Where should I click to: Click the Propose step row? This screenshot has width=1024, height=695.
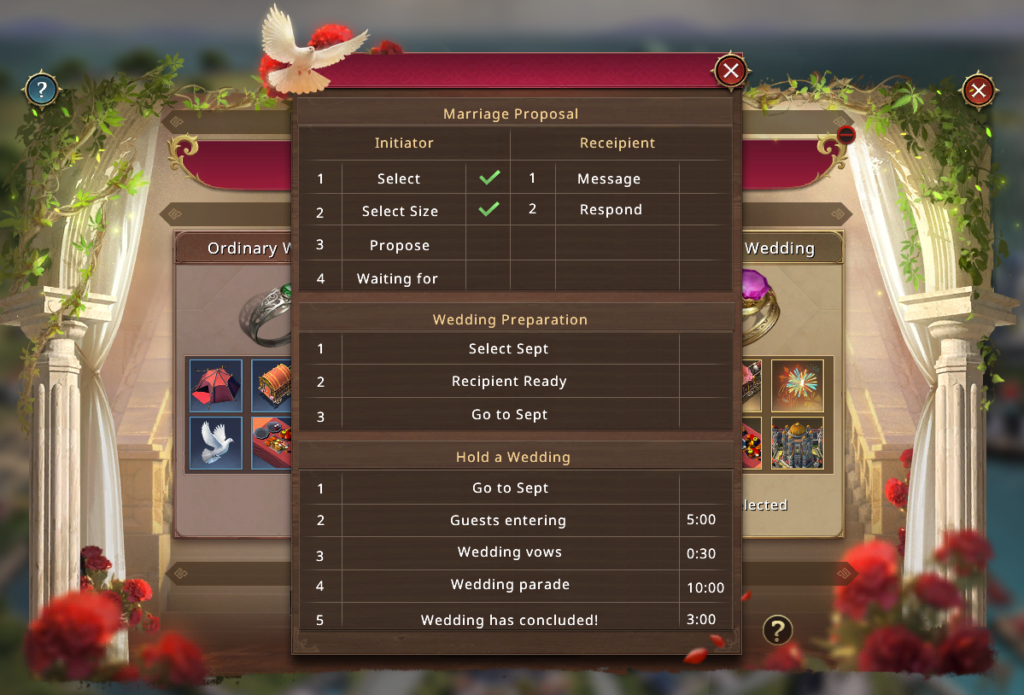click(x=400, y=245)
